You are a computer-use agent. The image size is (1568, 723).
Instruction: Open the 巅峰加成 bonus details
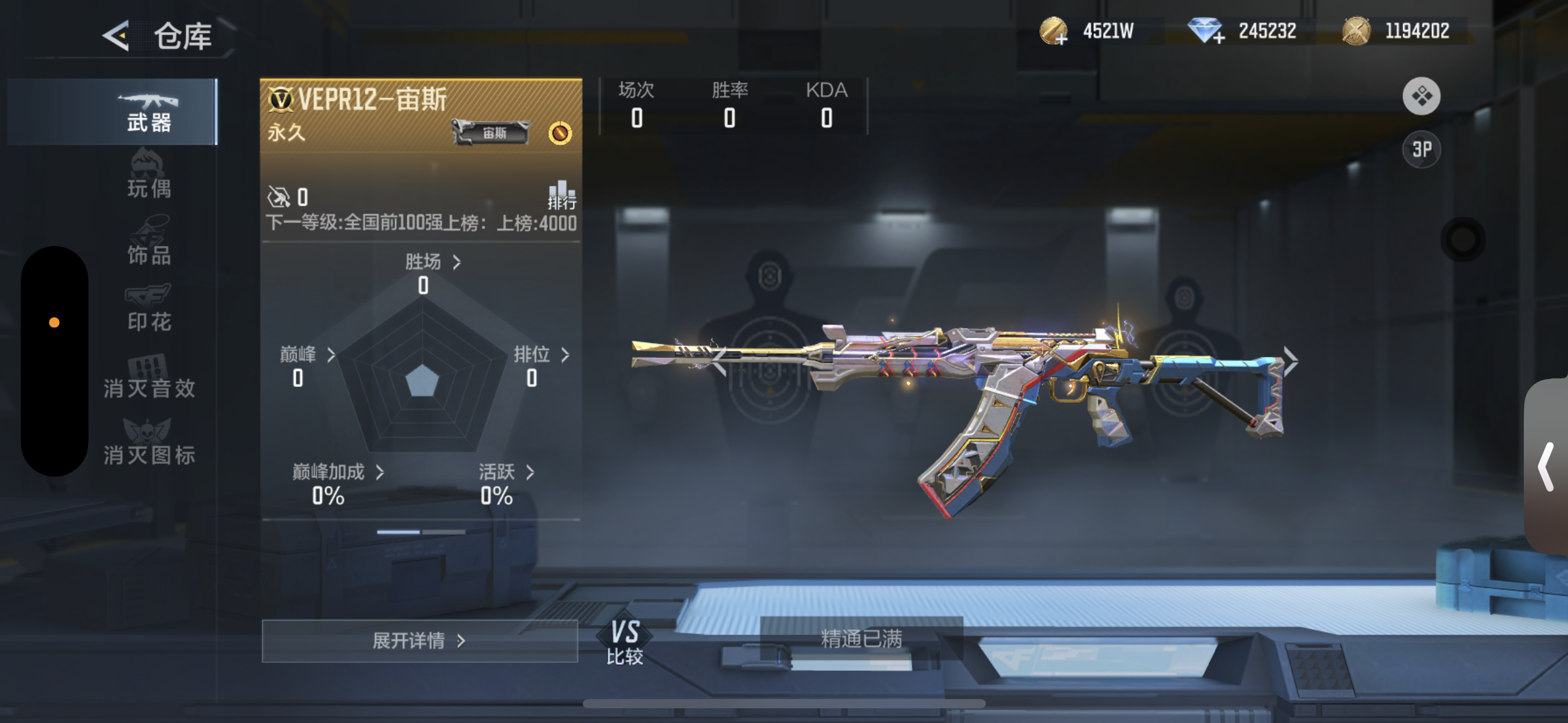click(x=337, y=472)
